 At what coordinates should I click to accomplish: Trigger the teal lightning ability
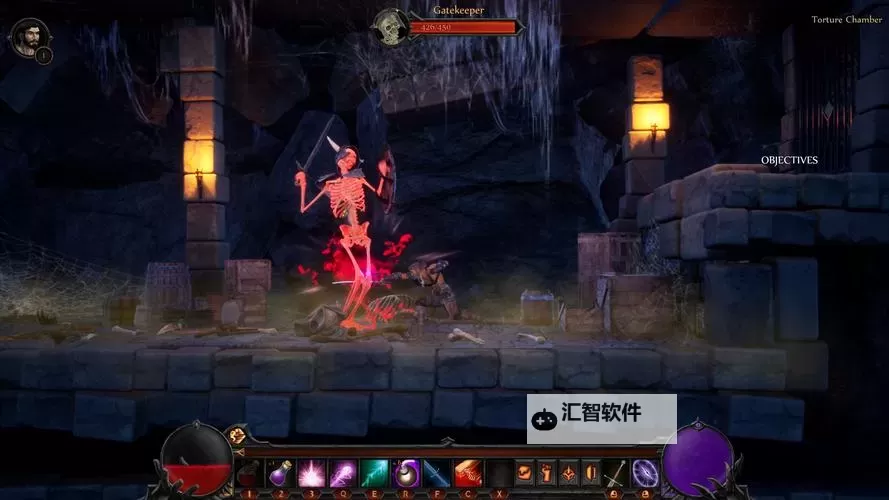[374, 473]
